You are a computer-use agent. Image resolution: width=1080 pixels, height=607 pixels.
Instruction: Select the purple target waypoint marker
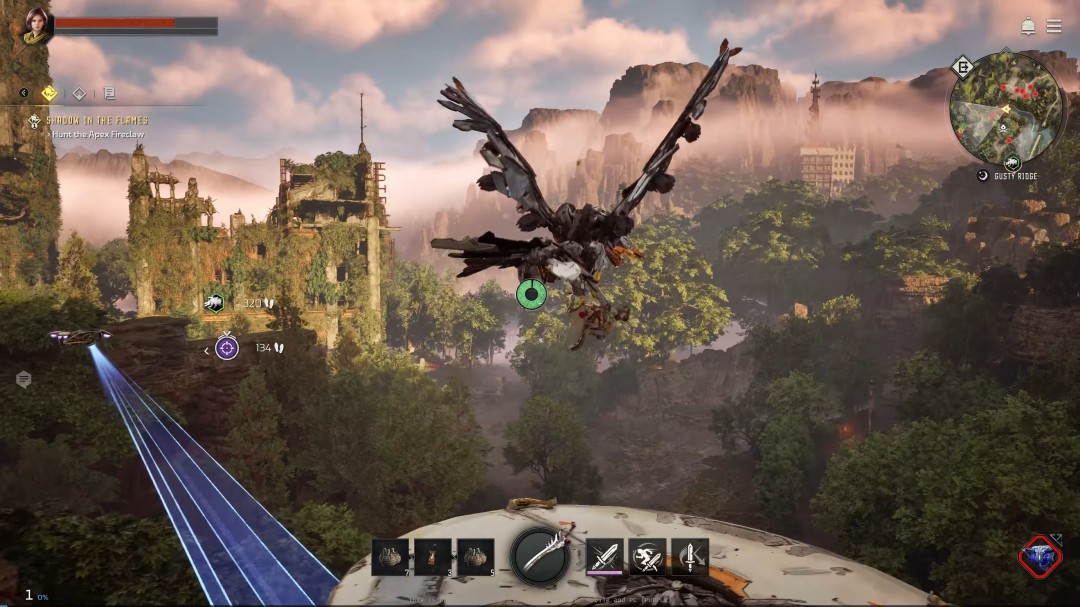[227, 348]
